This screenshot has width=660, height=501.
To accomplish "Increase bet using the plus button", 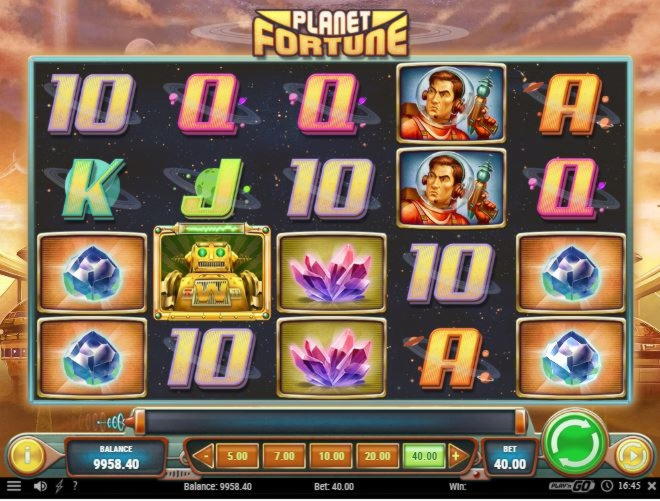I will [x=456, y=456].
